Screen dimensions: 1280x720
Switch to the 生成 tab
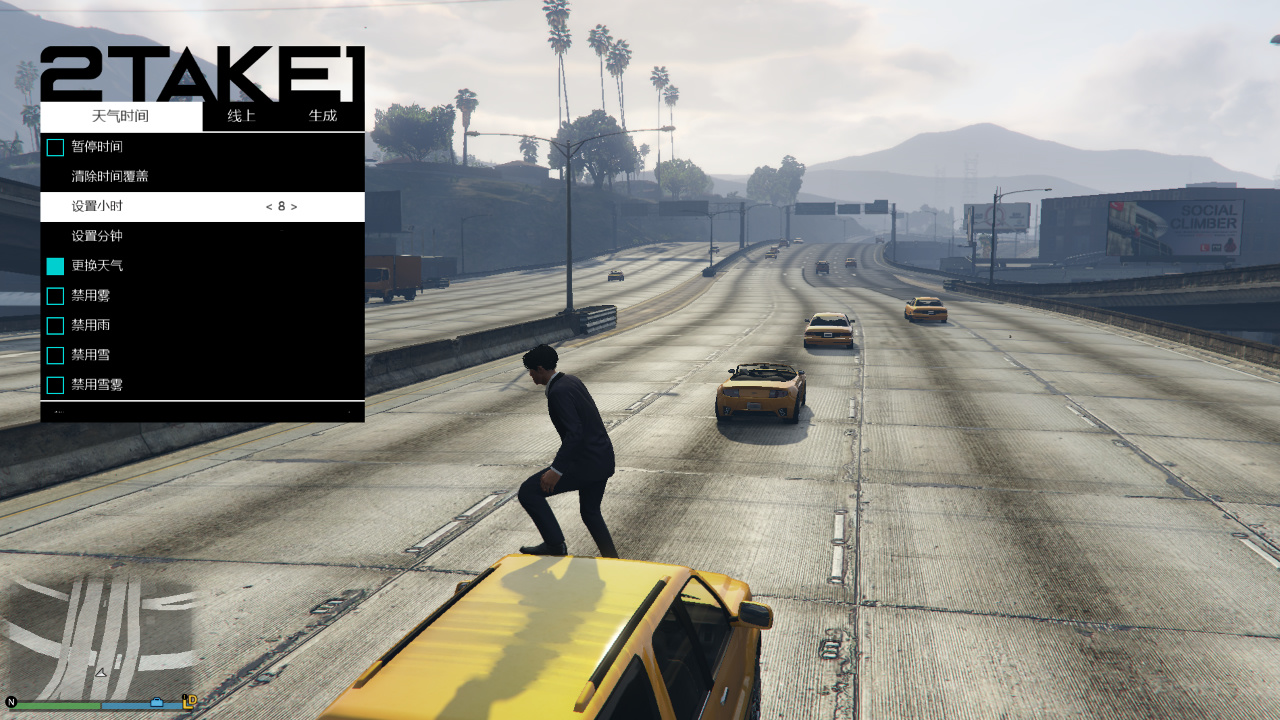pos(324,116)
